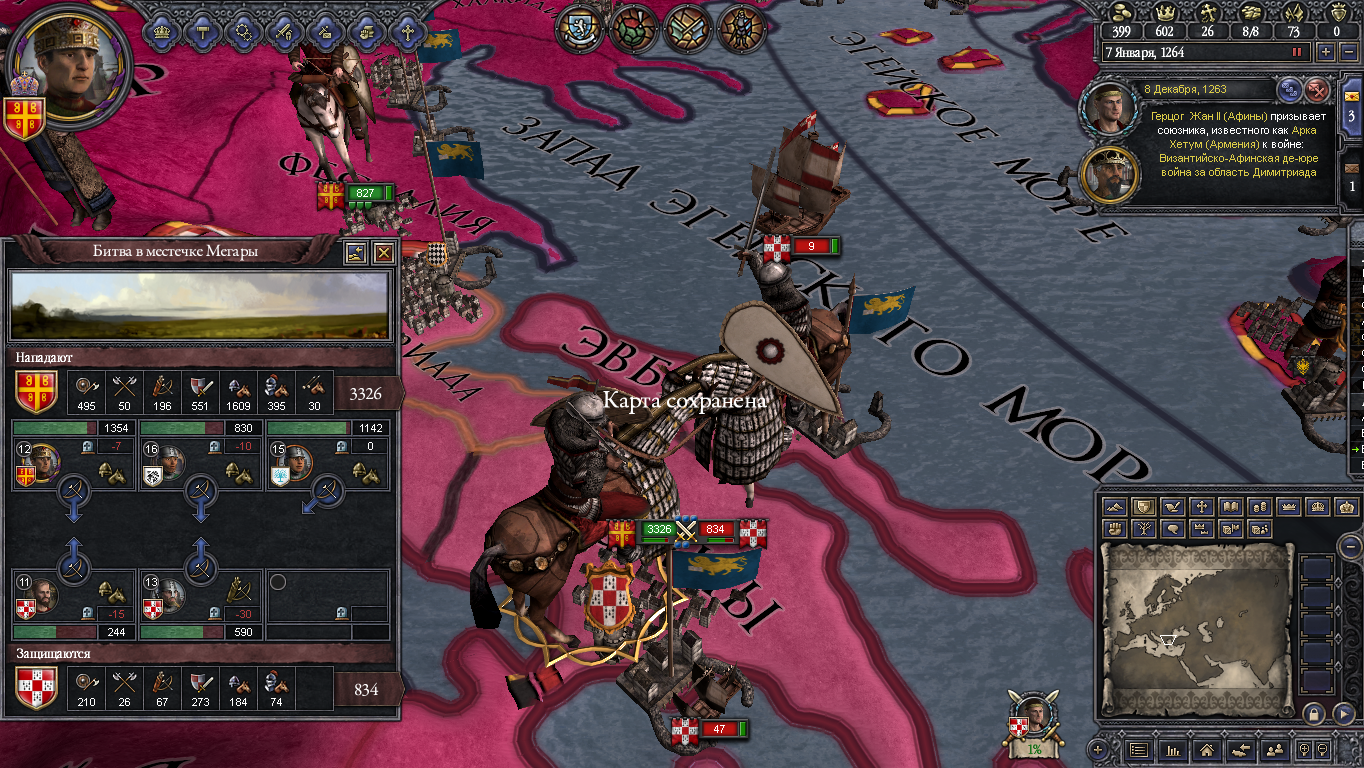Open the religion cross tab in the top bar

(407, 31)
